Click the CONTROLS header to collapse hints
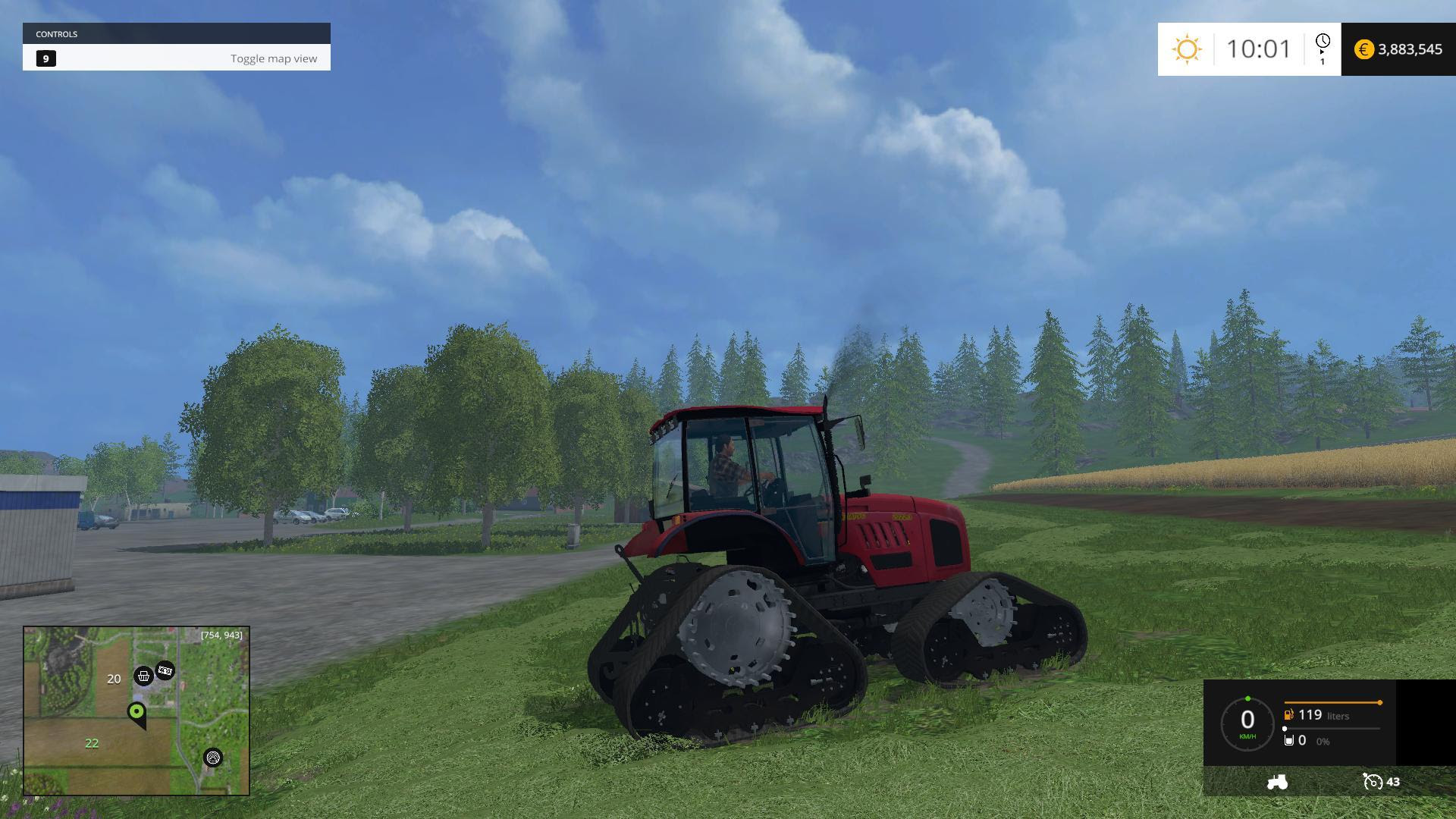1456x819 pixels. pos(59,33)
